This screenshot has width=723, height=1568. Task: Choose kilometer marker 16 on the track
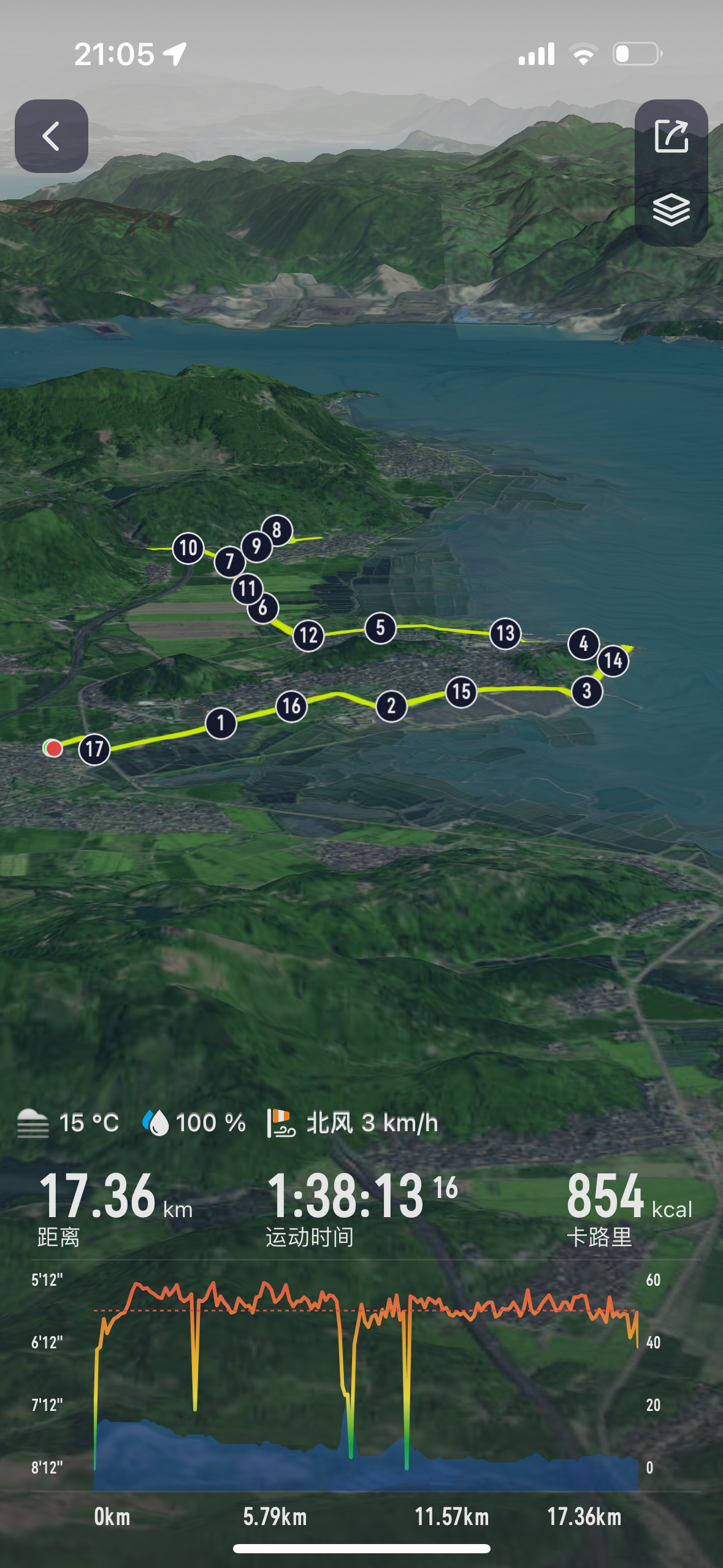click(x=291, y=706)
